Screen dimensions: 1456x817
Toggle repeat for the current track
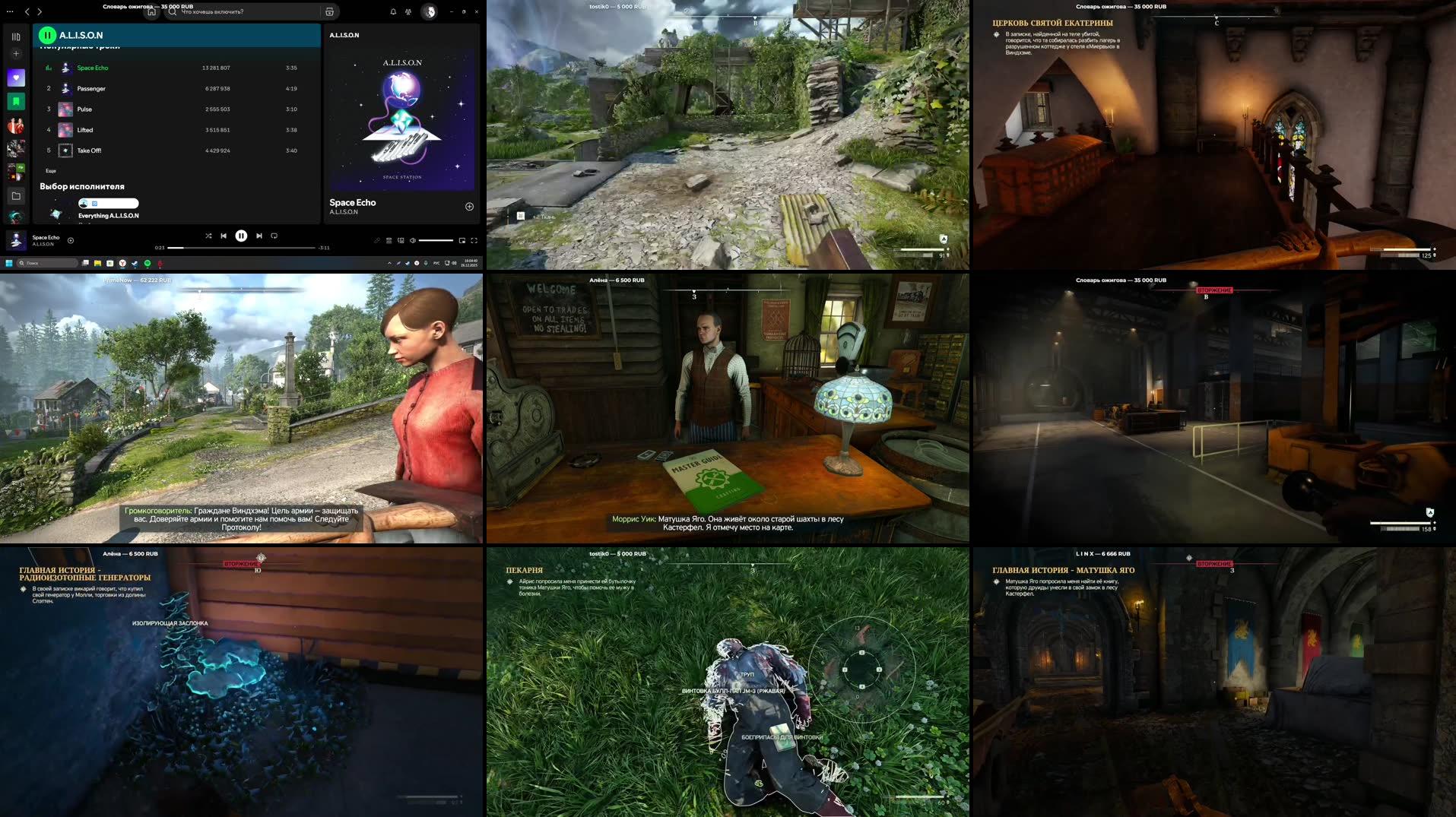click(274, 236)
